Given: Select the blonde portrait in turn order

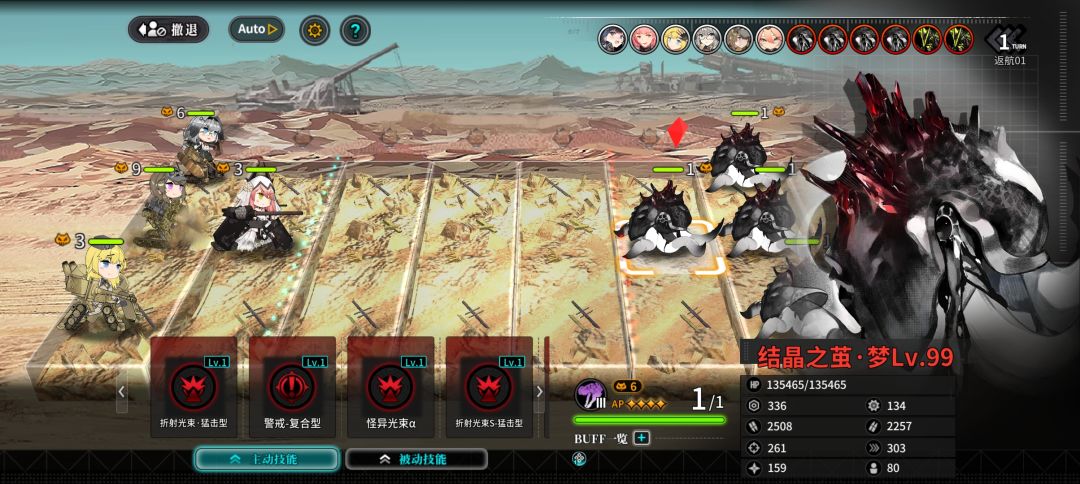Looking at the screenshot, I should point(675,39).
